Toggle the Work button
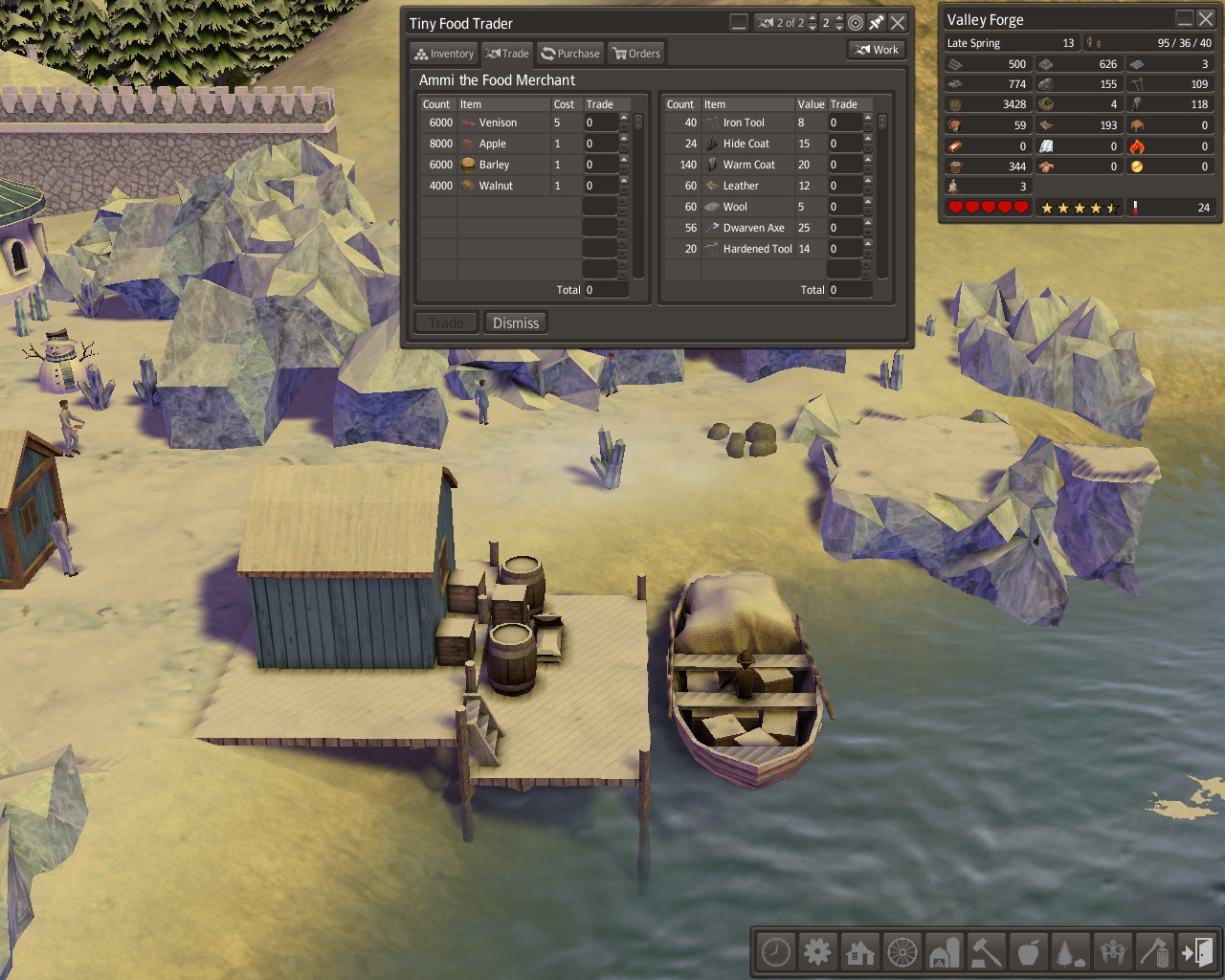Screen dimensions: 1225x980 (x=877, y=50)
